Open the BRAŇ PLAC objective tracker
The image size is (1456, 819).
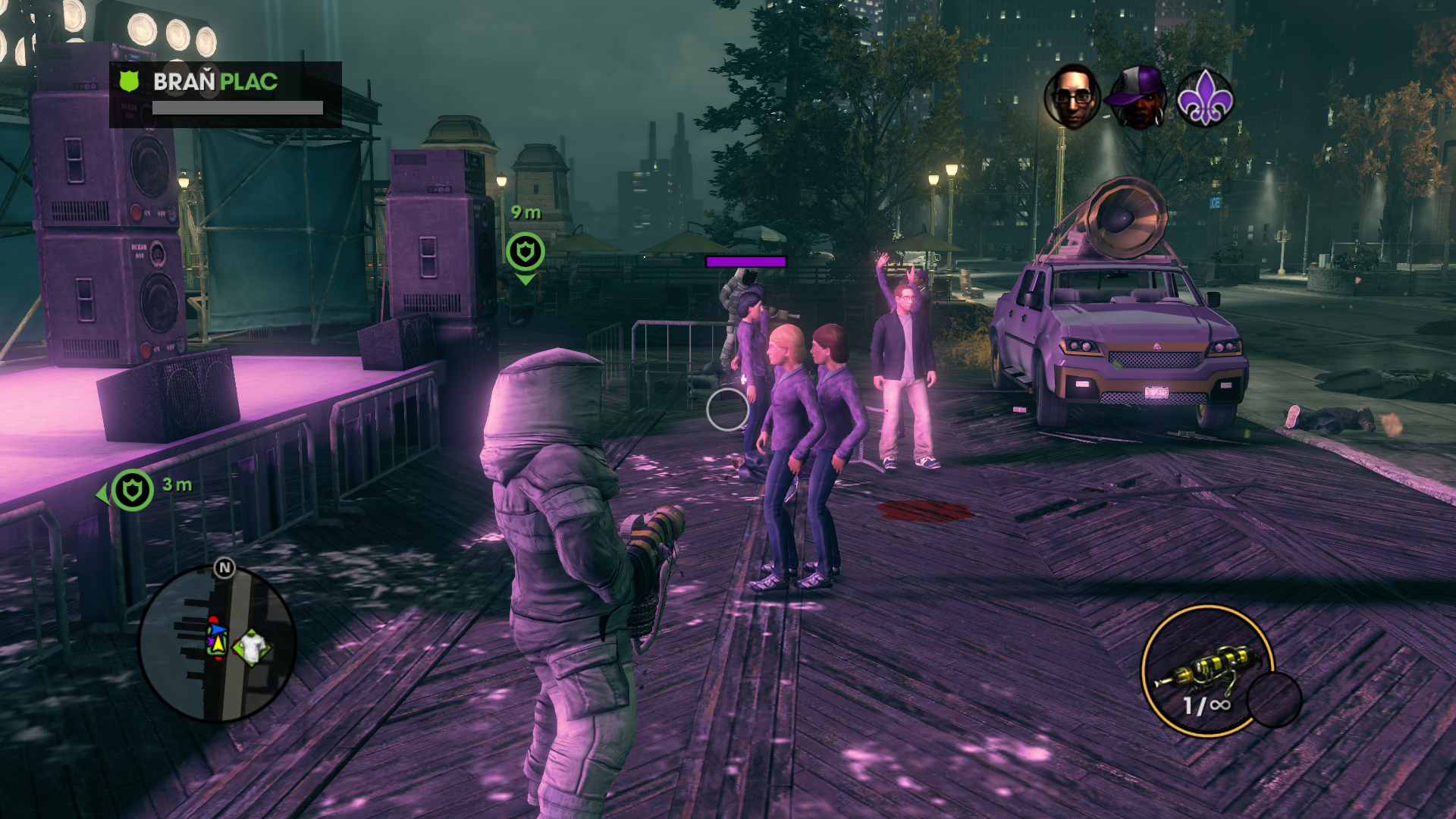coord(225,94)
